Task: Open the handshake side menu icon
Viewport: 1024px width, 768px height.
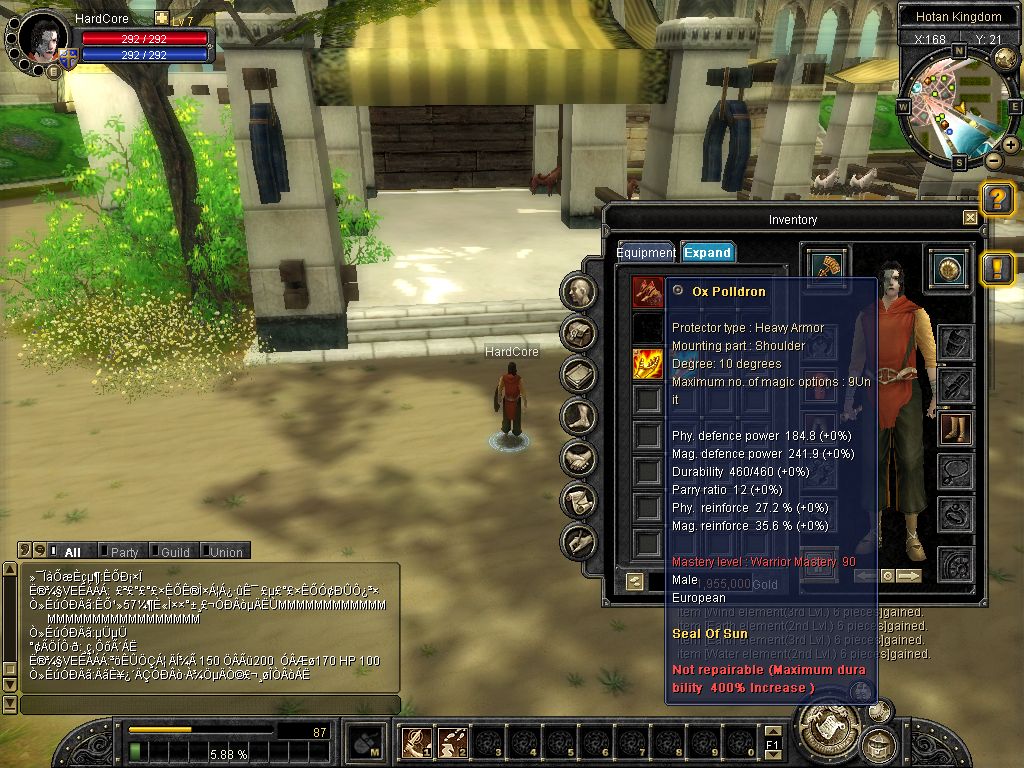Action: click(x=579, y=459)
